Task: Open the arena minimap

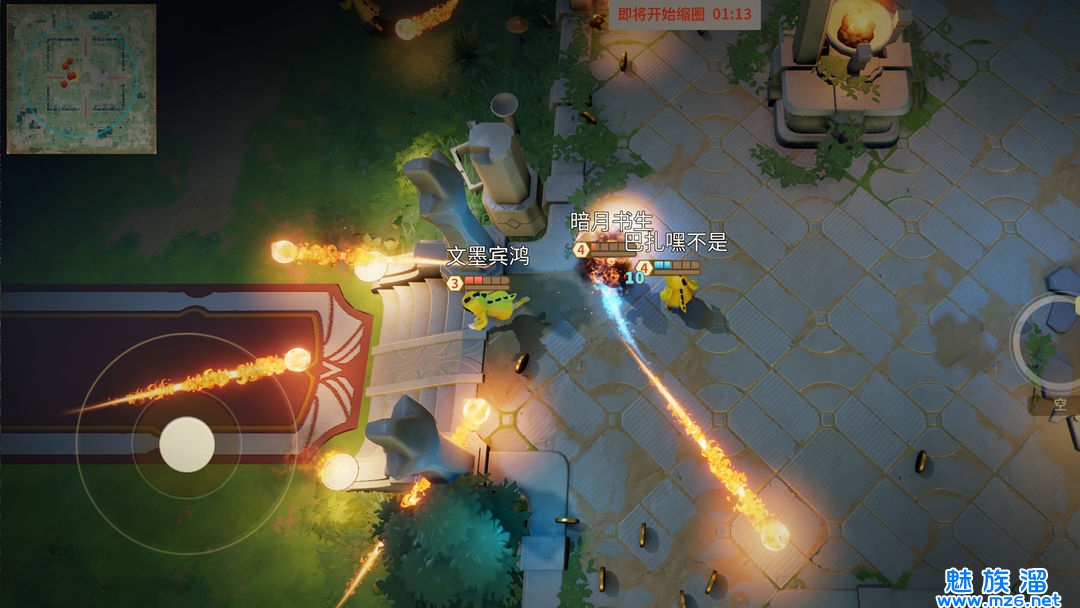Action: click(81, 79)
